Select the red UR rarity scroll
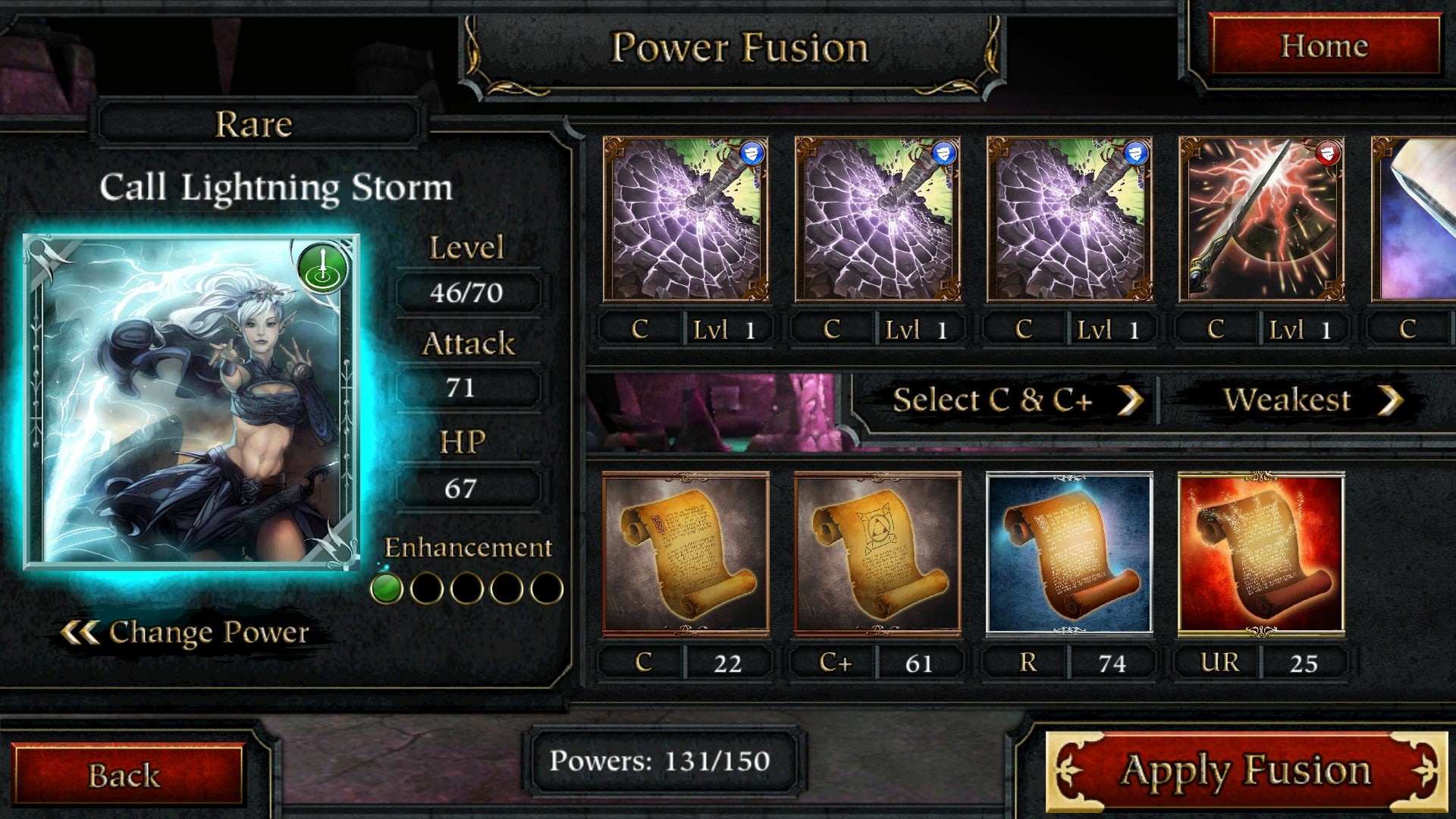Image resolution: width=1456 pixels, height=819 pixels. click(1261, 554)
